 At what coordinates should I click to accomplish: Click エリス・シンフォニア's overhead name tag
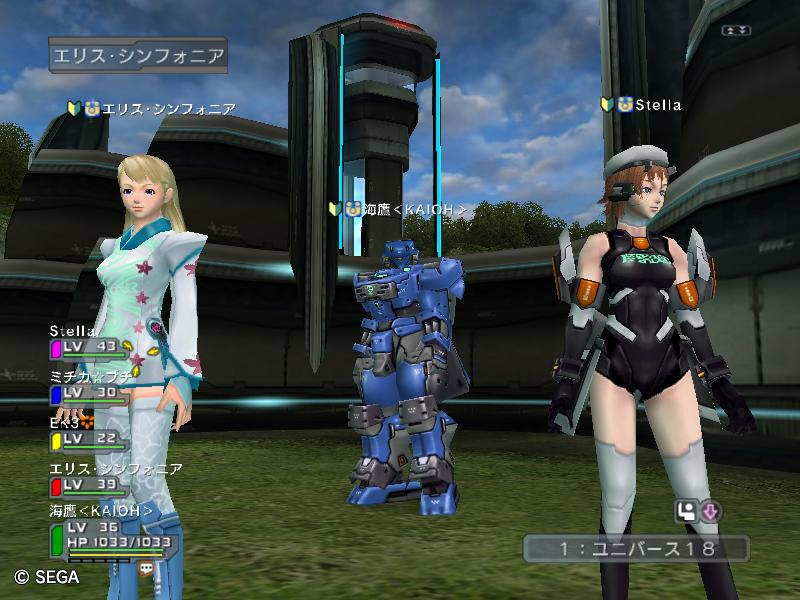(152, 108)
